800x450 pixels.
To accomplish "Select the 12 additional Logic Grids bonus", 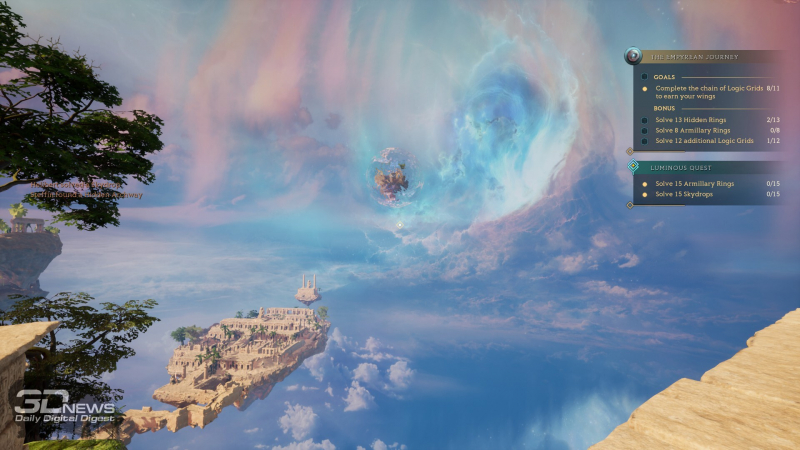I will coord(701,141).
